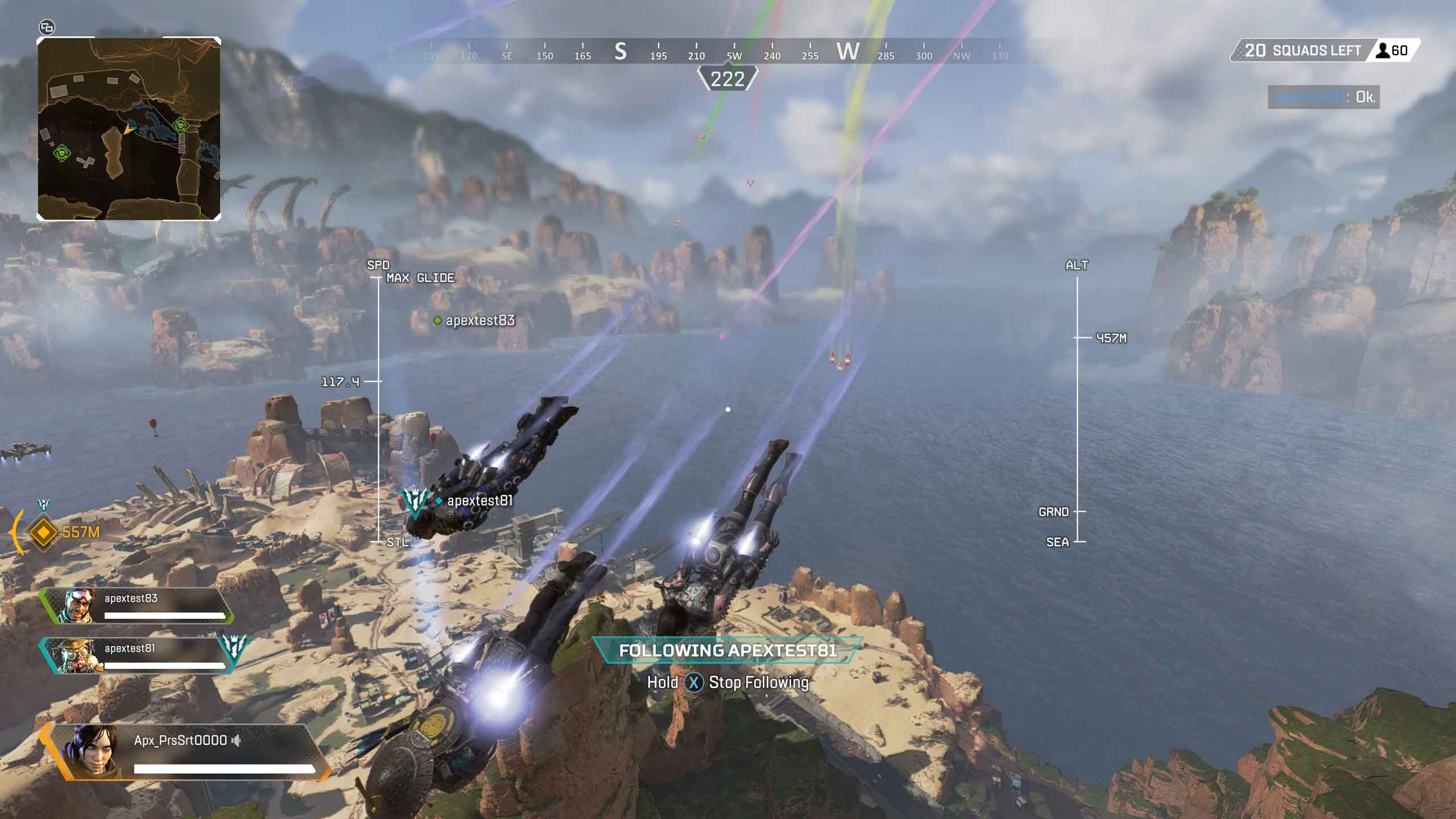Screen dimensions: 1456x819
Task: Click the Following Apextest81 banner
Action: pos(727,651)
